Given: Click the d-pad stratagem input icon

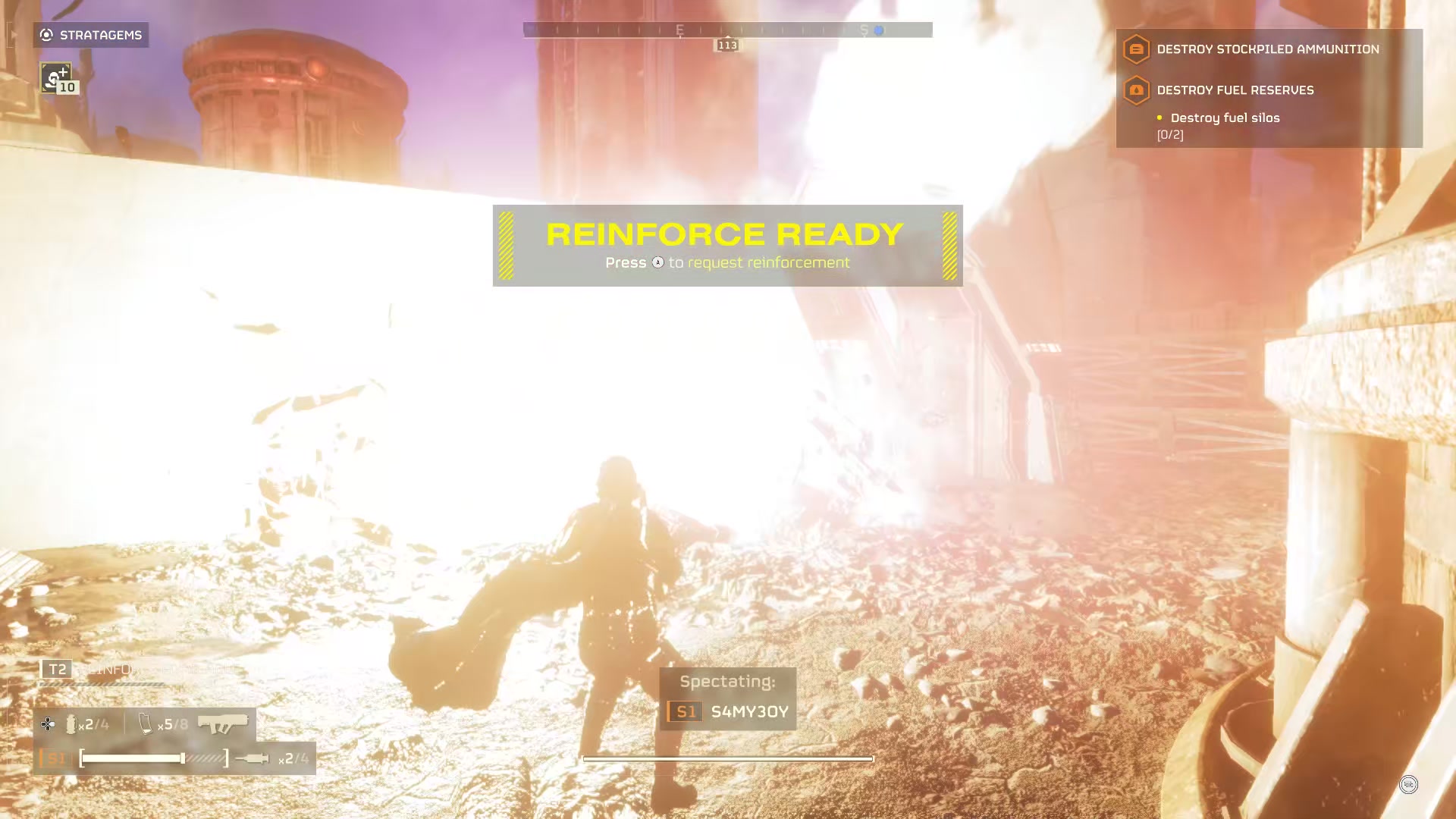Looking at the screenshot, I should pos(47,724).
